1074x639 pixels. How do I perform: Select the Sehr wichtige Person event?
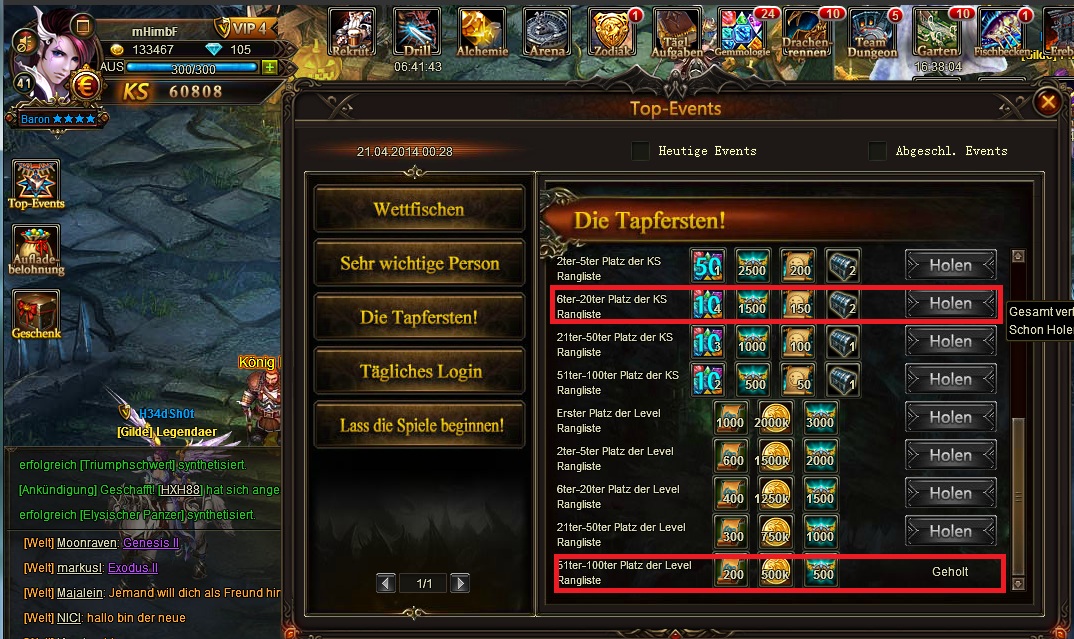point(419,264)
